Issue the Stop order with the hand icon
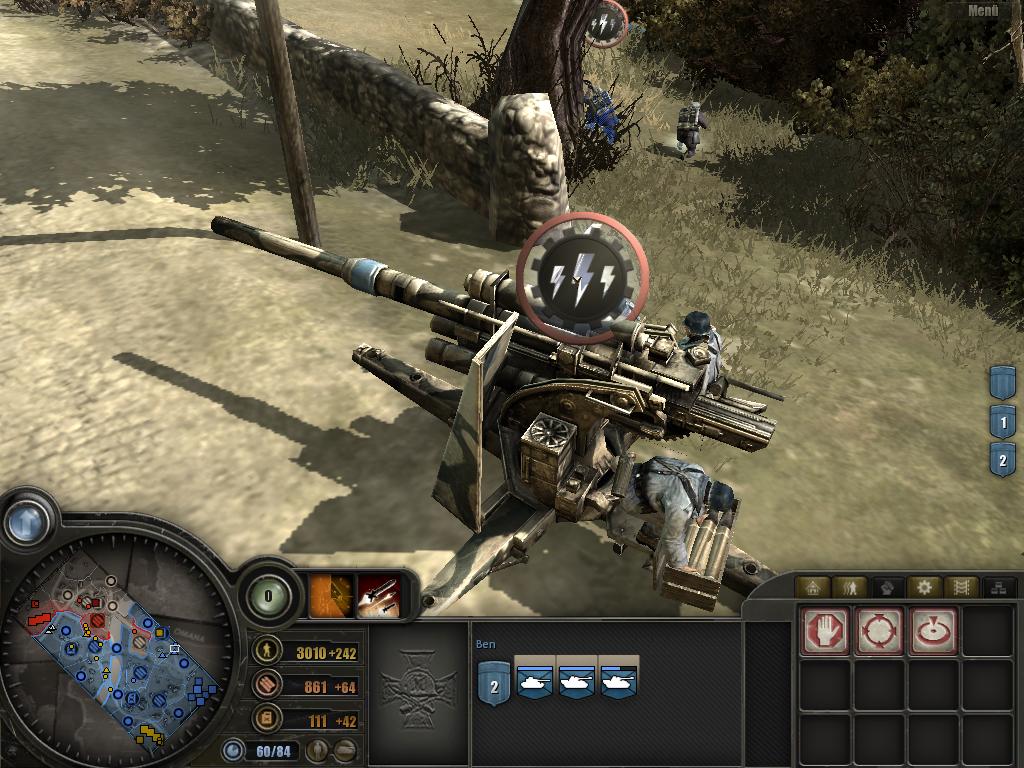 coord(825,631)
